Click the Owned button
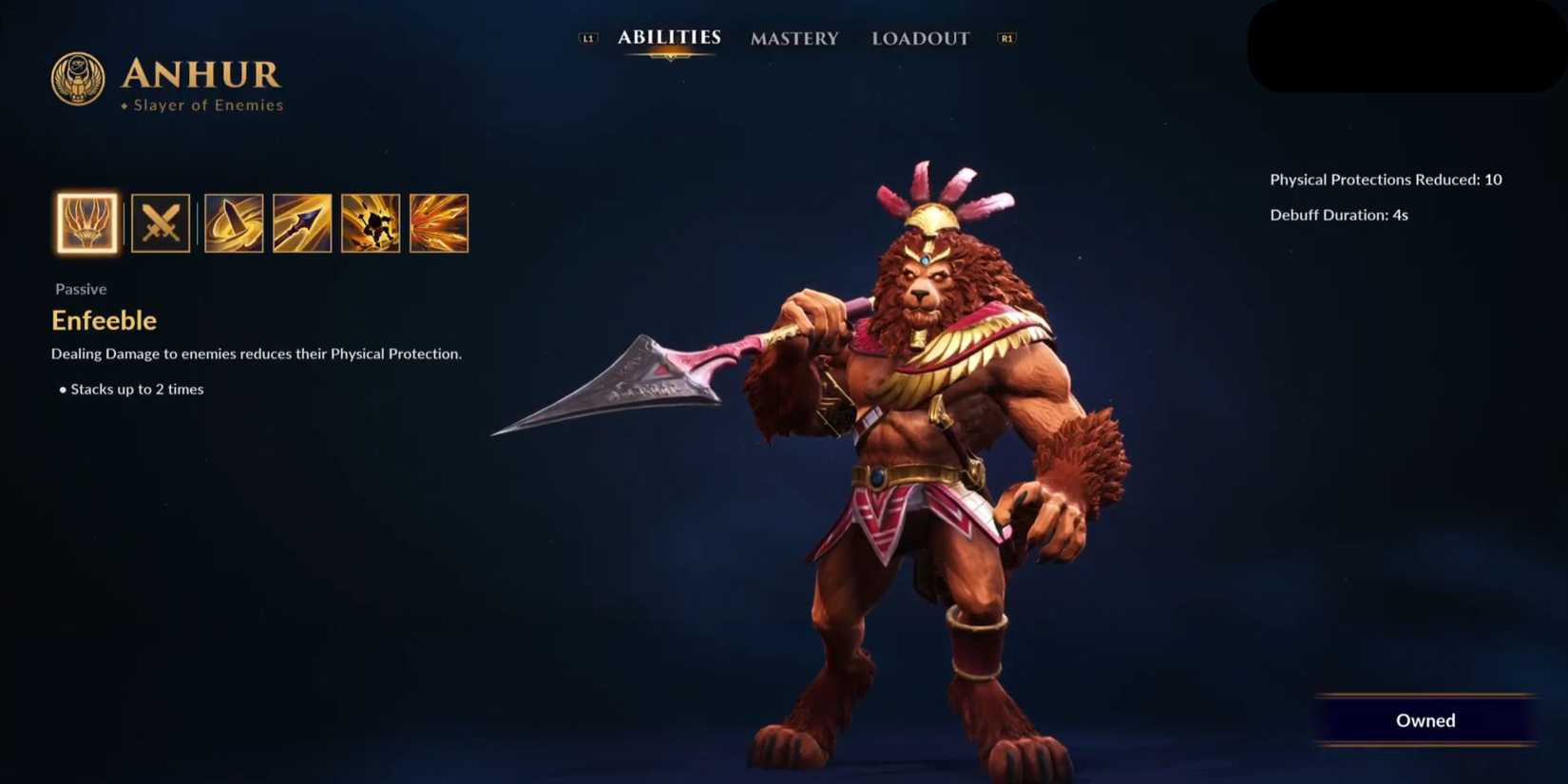 [1425, 720]
